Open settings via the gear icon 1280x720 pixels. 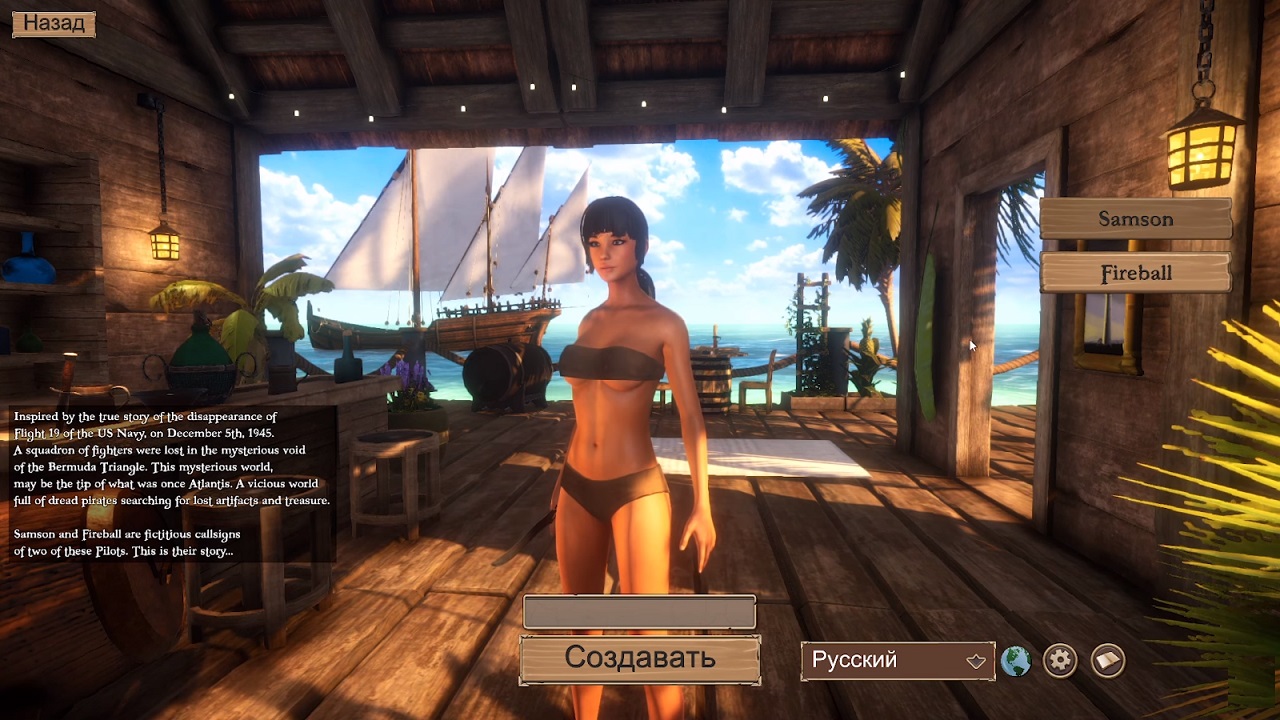1060,660
